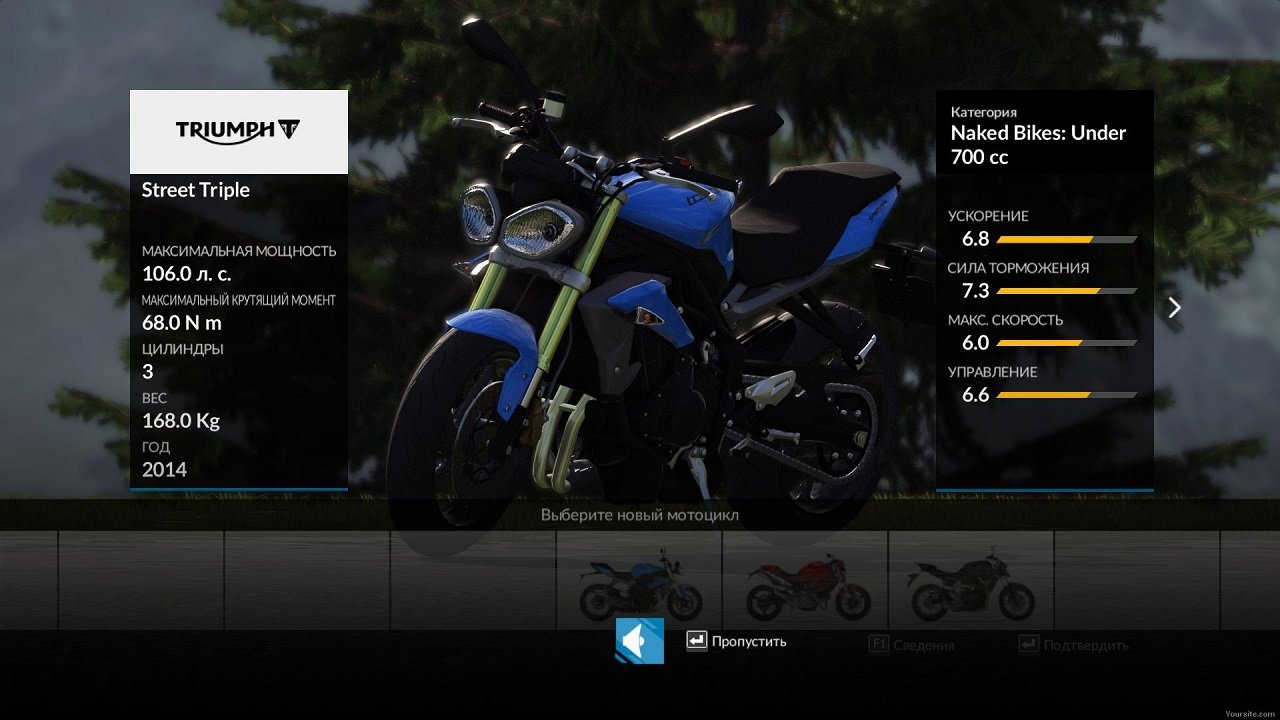The image size is (1280, 720).
Task: Select the blue Triumph bike thumbnail
Action: 640,584
